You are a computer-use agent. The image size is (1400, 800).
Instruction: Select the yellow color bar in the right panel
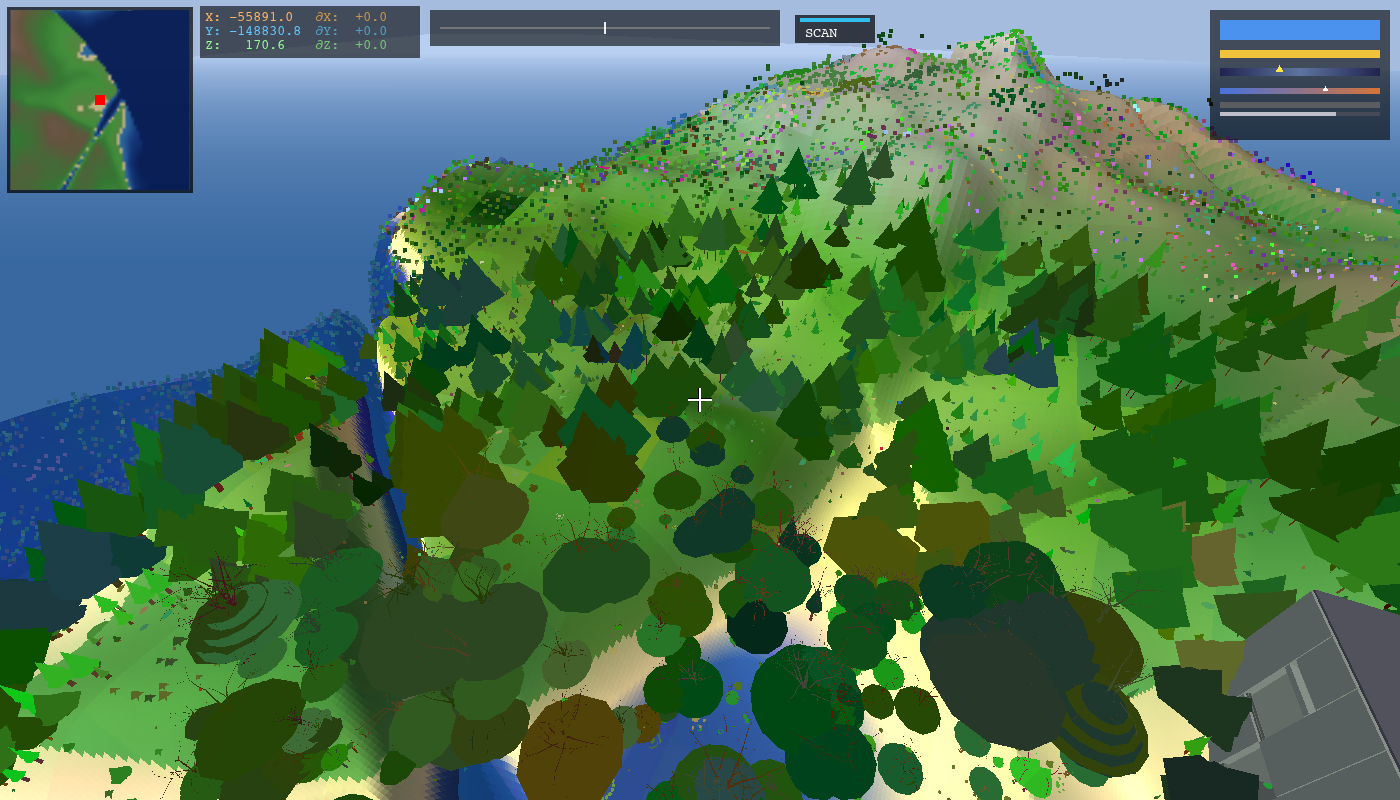click(x=1300, y=54)
